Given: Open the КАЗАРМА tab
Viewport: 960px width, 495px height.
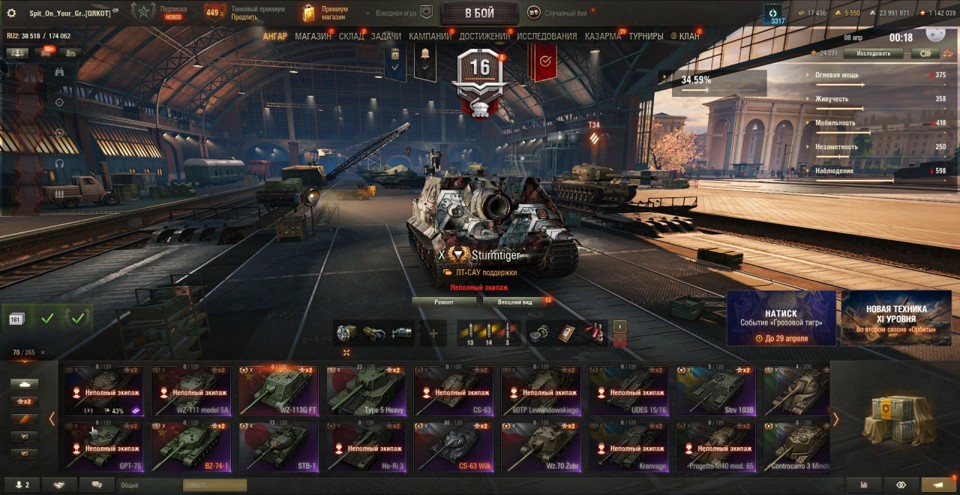Looking at the screenshot, I should click(x=603, y=36).
